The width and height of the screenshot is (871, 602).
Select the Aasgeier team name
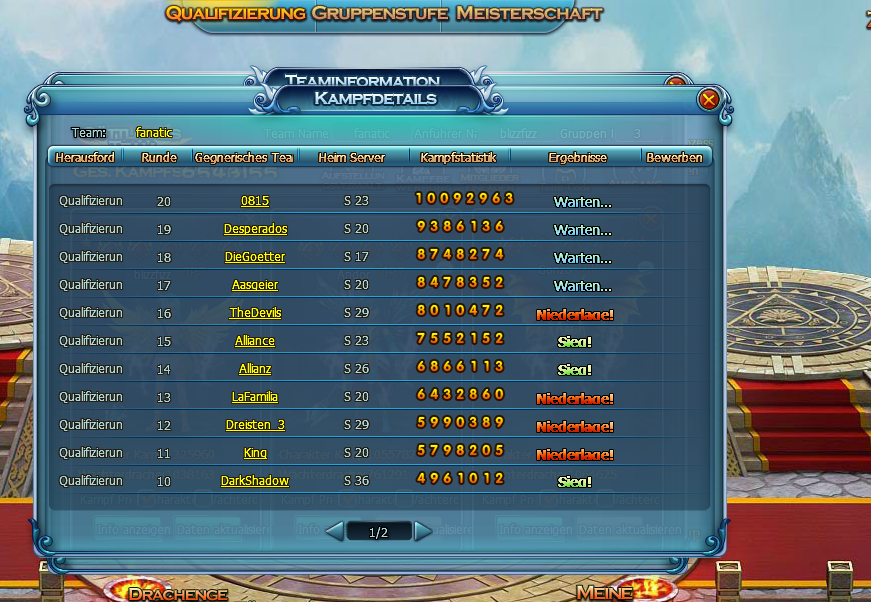pos(255,285)
